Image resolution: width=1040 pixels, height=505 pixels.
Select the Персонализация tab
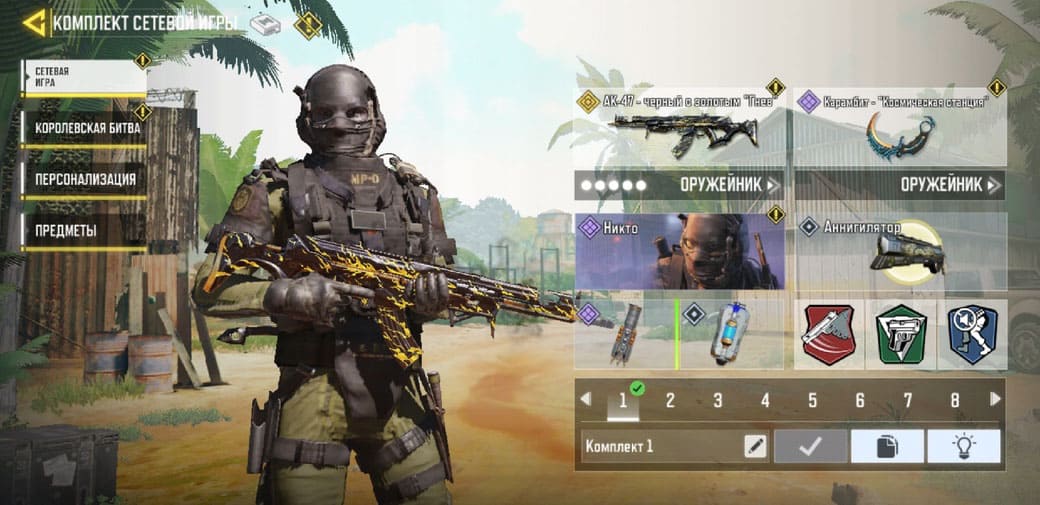coord(86,179)
